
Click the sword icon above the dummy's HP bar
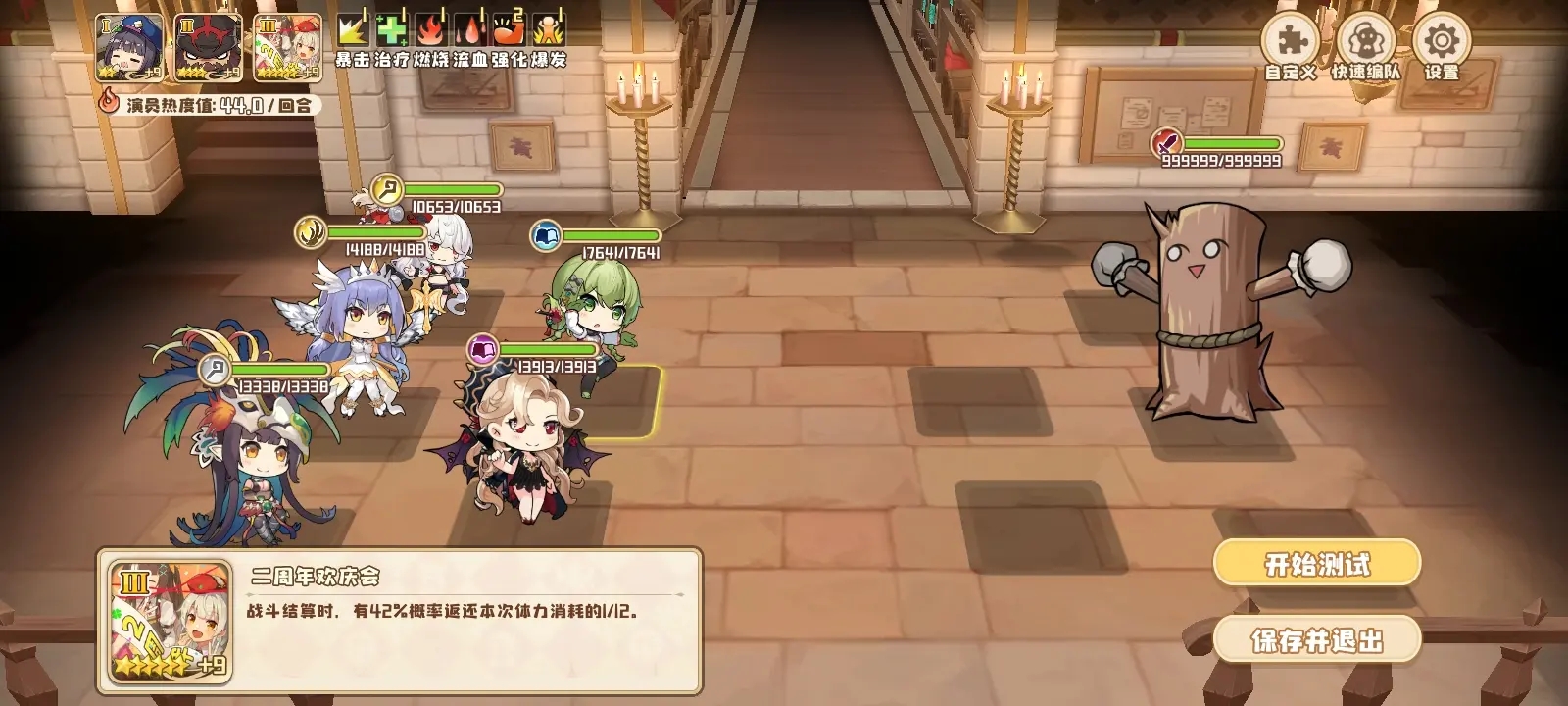[x=1166, y=143]
